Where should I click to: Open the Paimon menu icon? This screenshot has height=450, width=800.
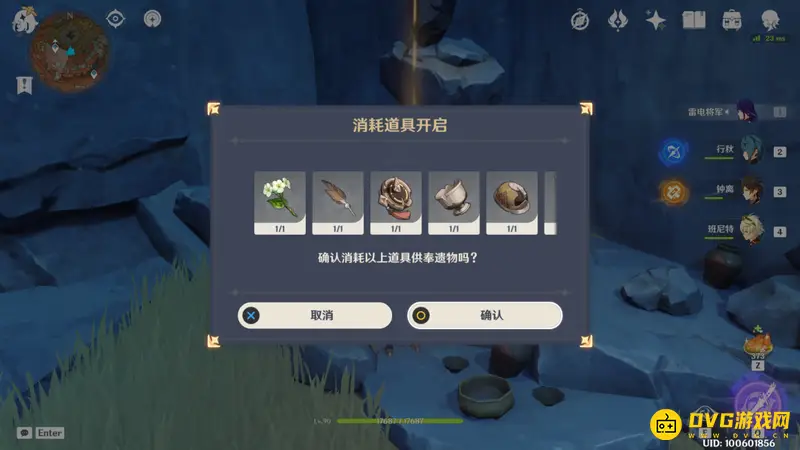[22, 22]
